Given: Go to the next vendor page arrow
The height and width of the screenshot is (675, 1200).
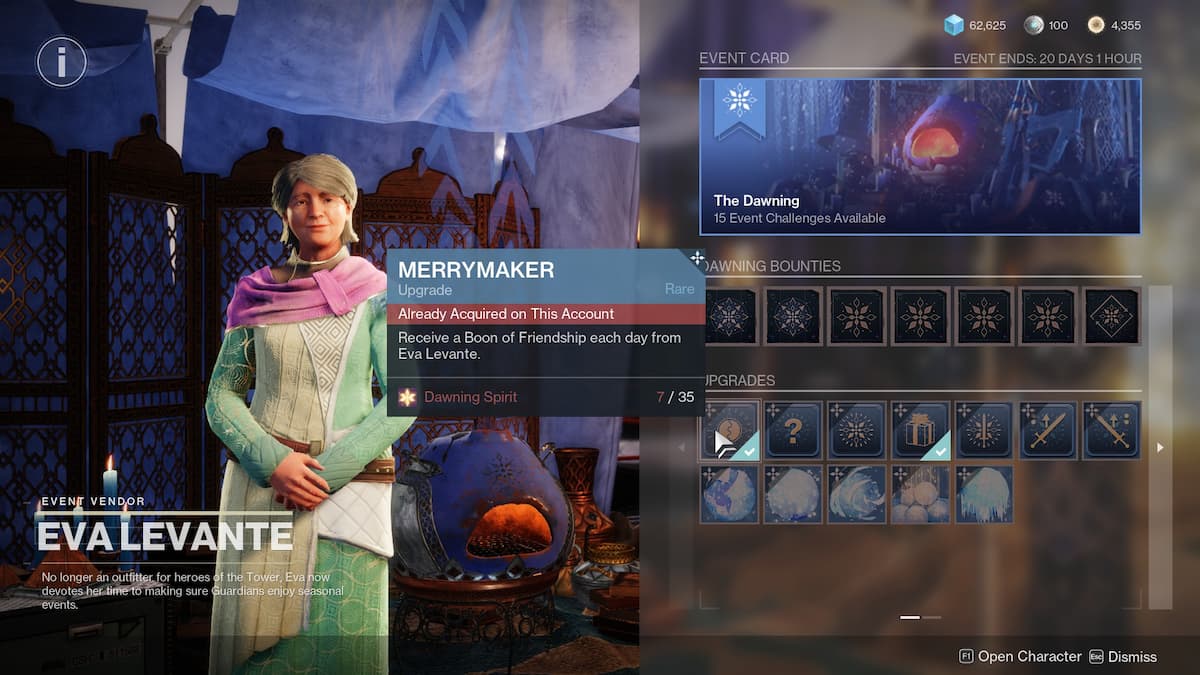Looking at the screenshot, I should pyautogui.click(x=1160, y=448).
